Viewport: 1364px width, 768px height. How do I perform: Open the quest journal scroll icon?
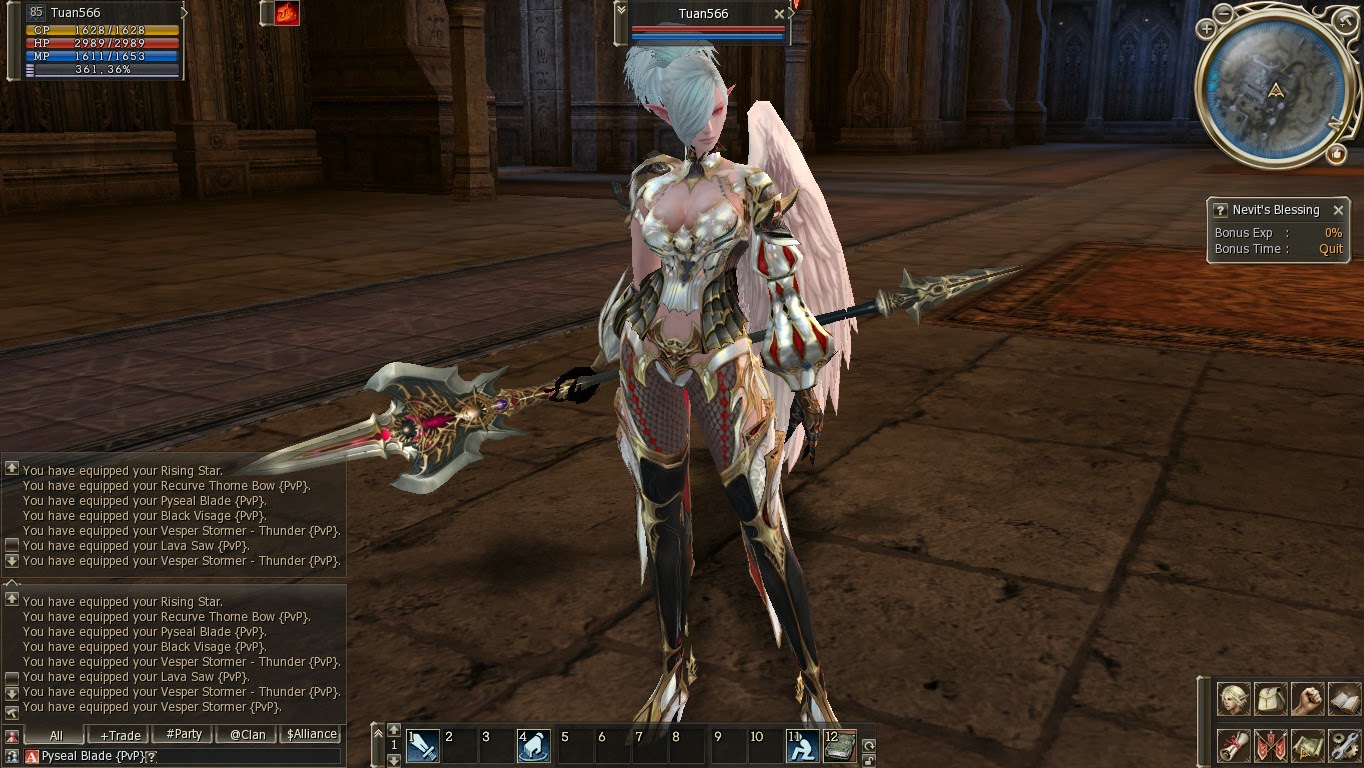pyautogui.click(x=1233, y=745)
